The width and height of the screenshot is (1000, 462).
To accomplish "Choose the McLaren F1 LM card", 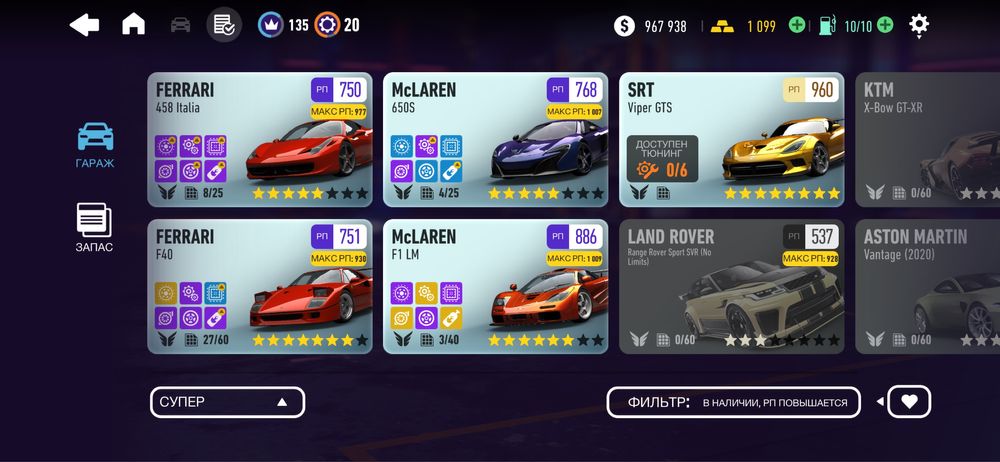I will tap(495, 287).
